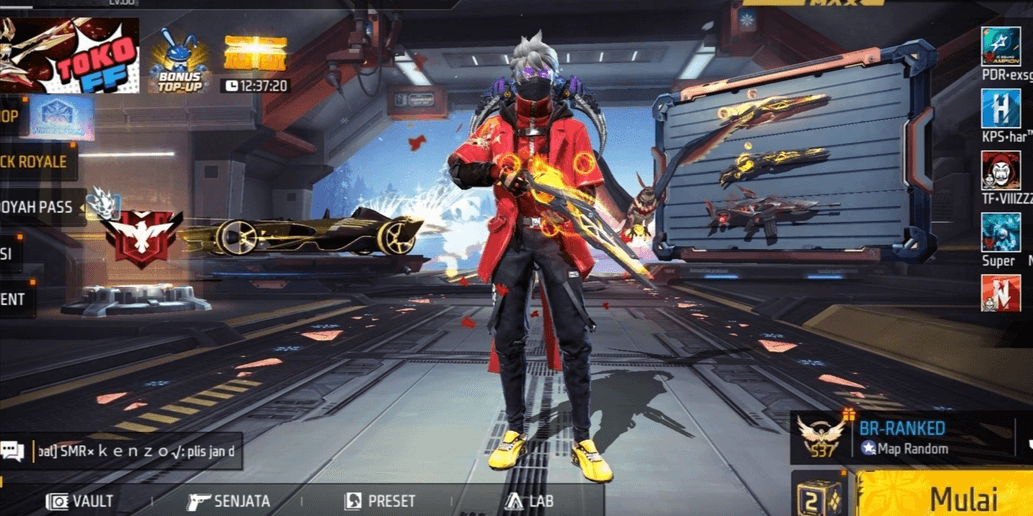Open the Lab menu
1033x516 pixels.
tap(530, 500)
